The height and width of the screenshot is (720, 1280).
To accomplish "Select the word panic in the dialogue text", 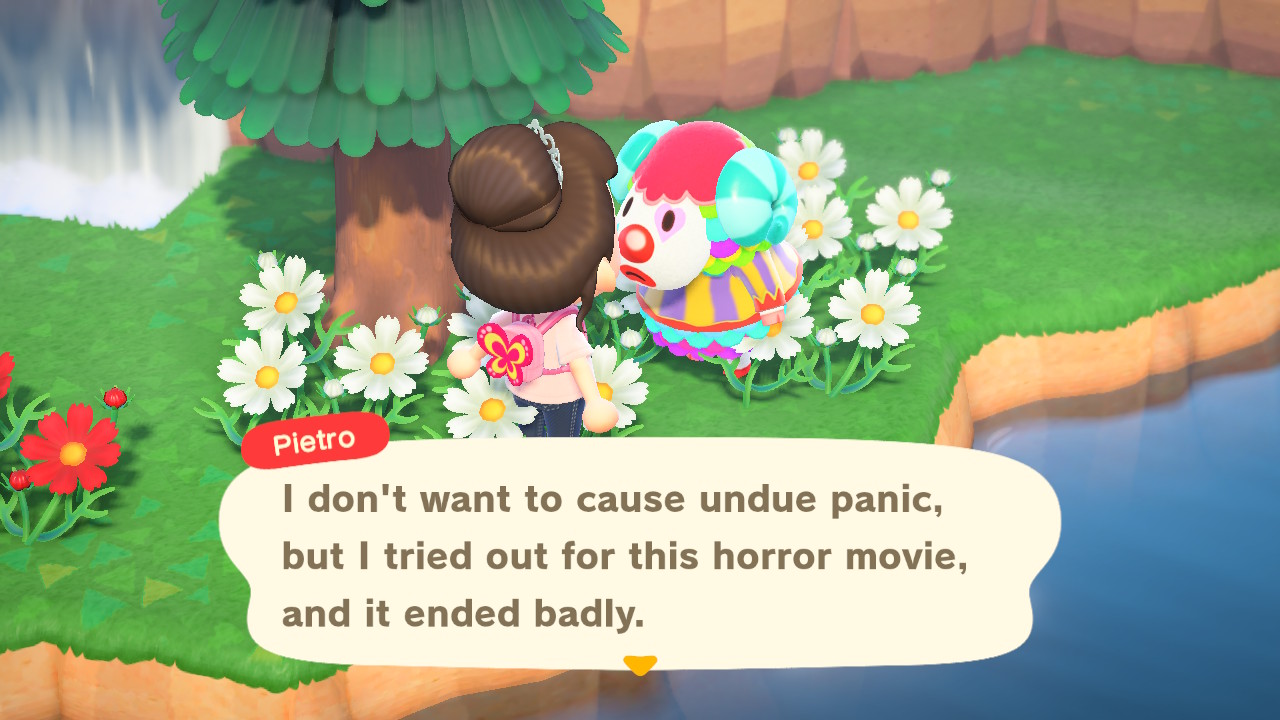I will tap(890, 499).
